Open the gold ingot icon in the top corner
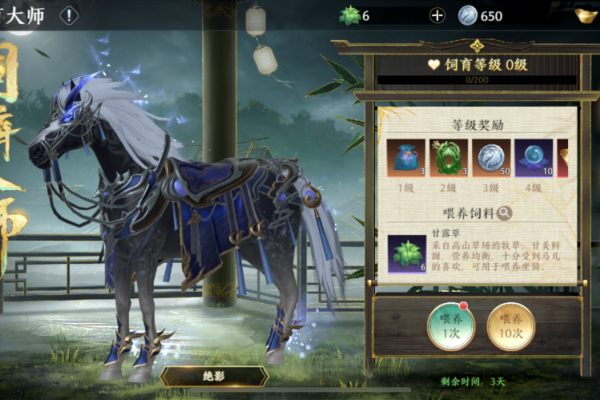The width and height of the screenshot is (600, 400). coord(586,15)
